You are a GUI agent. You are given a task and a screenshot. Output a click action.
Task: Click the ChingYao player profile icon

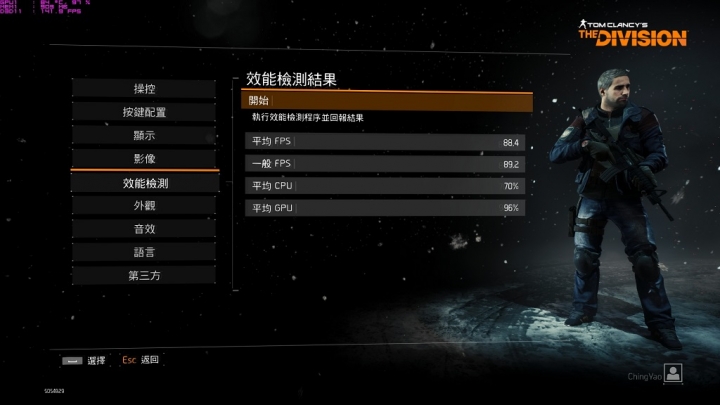point(675,374)
